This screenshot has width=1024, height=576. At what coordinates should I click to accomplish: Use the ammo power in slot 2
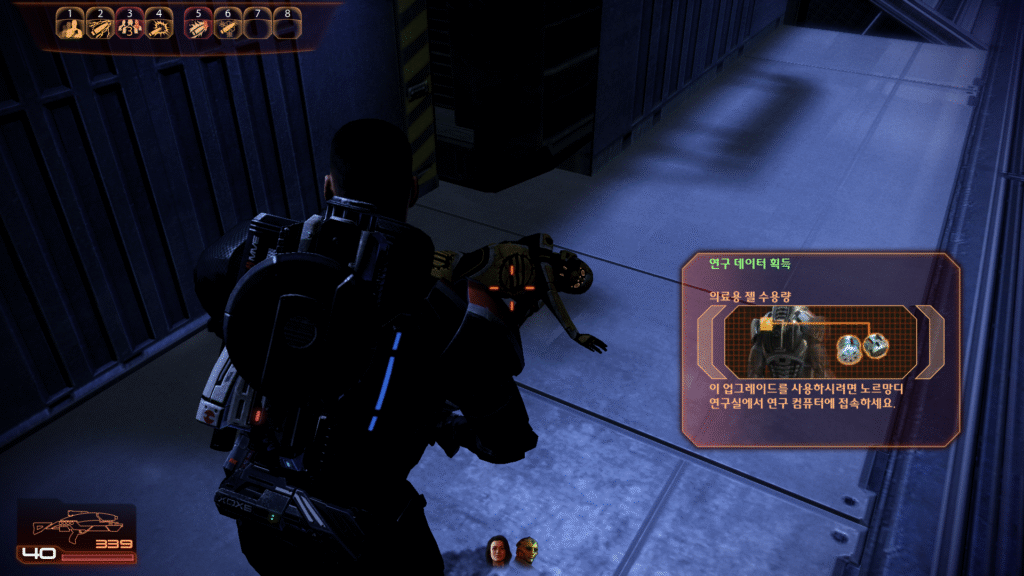[x=99, y=27]
